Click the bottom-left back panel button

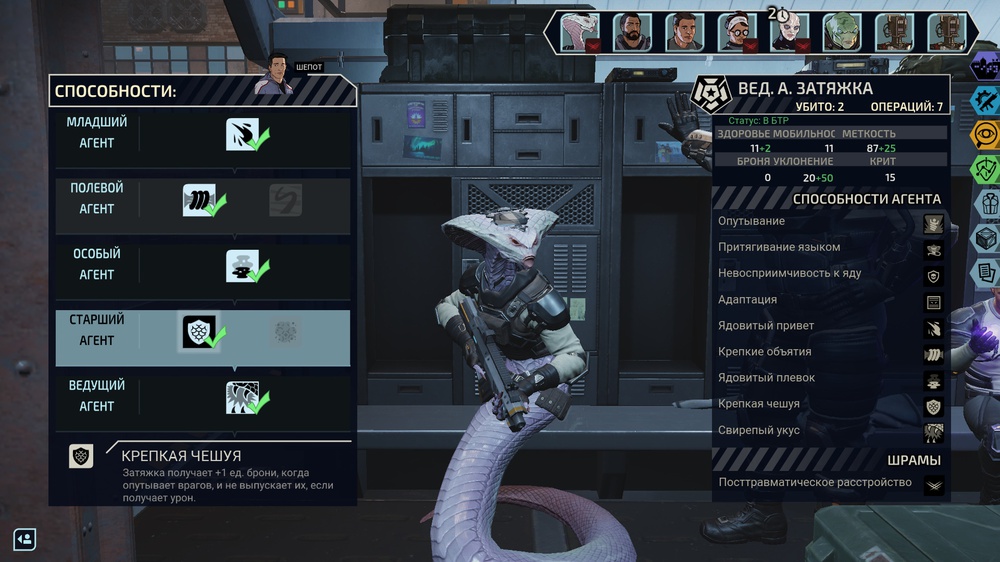tap(25, 539)
